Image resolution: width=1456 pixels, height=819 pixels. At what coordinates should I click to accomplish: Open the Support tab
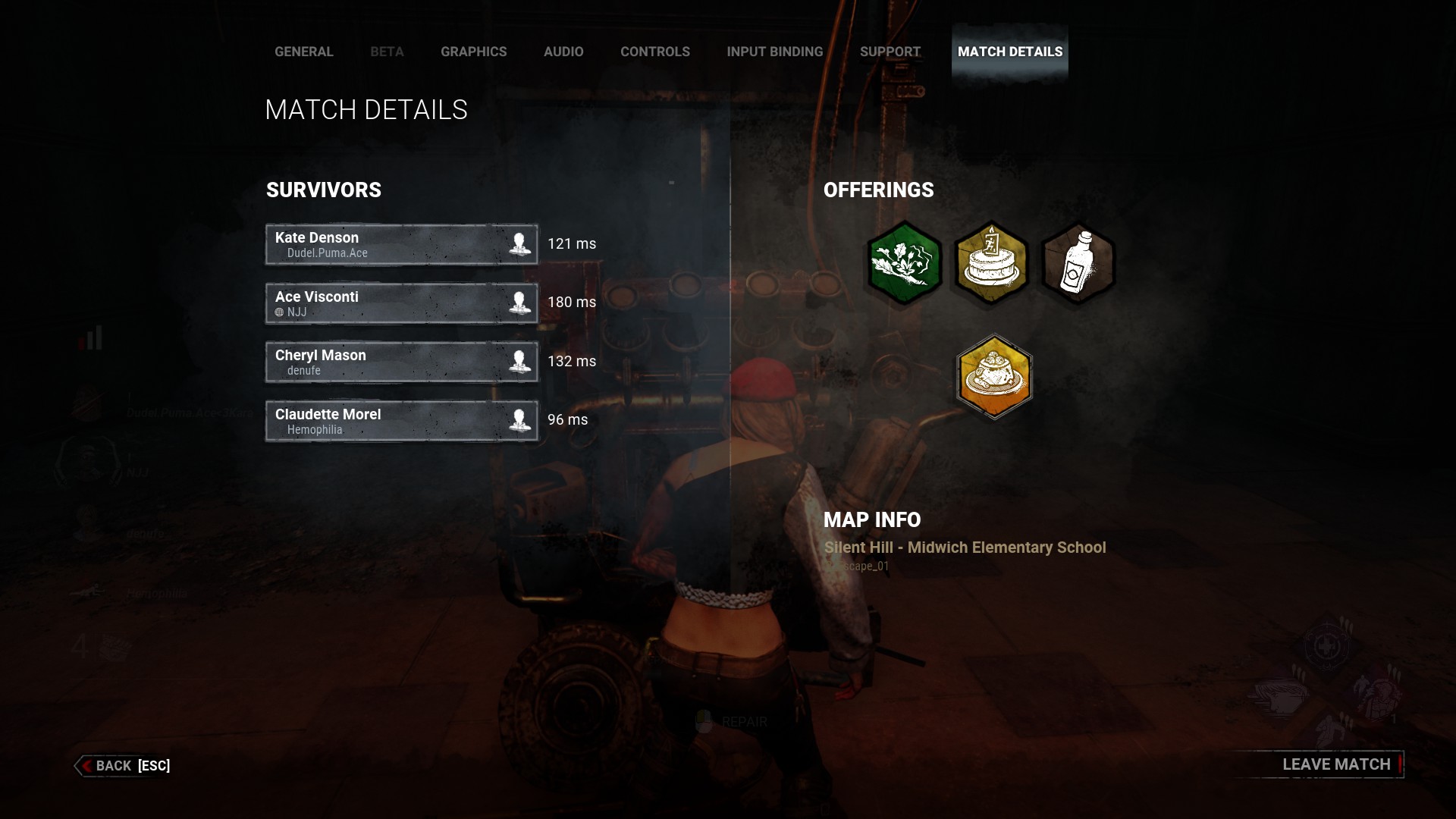click(889, 52)
